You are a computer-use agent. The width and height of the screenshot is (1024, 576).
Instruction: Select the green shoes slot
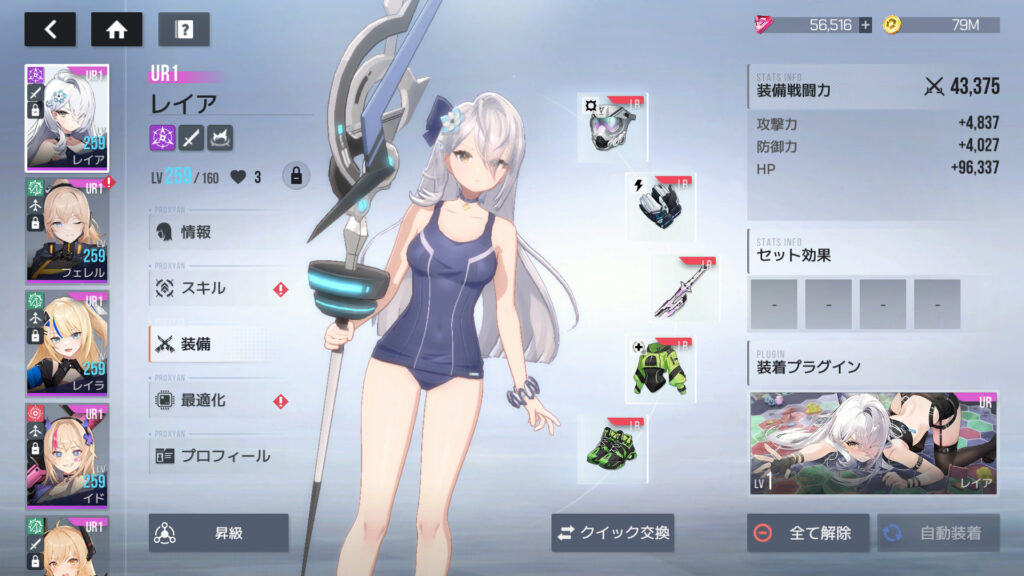click(612, 449)
